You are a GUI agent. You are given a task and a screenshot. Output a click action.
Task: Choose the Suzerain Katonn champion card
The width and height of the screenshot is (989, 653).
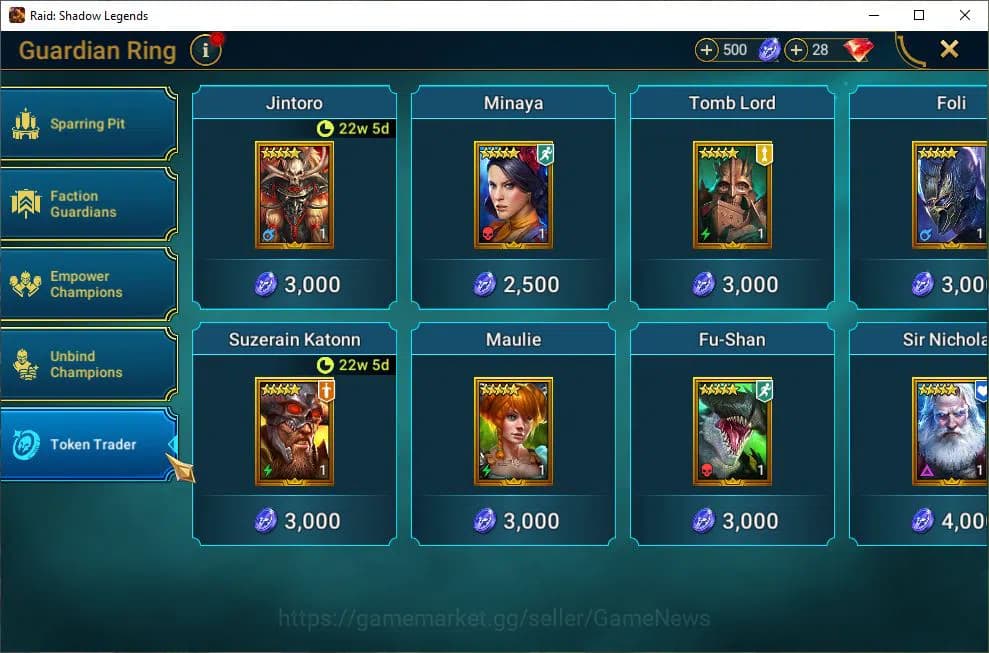(294, 432)
